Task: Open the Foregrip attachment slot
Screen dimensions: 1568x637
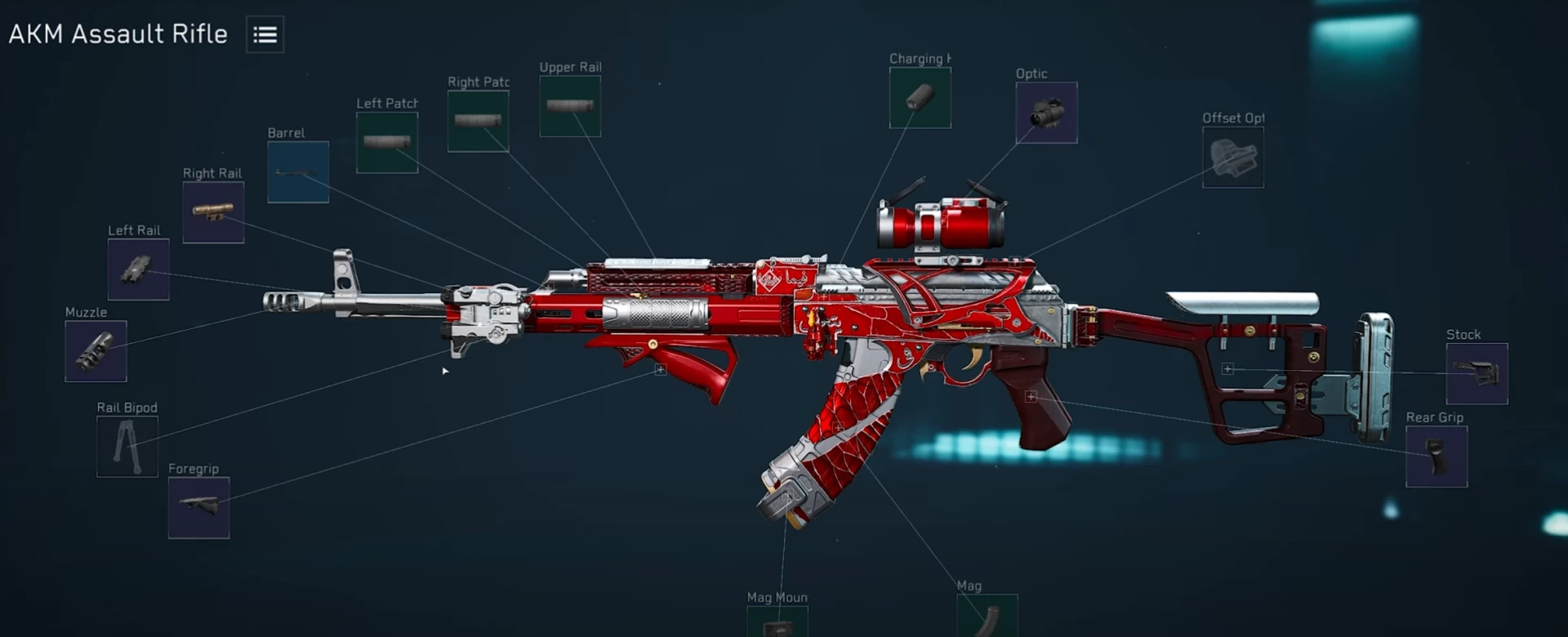Action: point(198,508)
